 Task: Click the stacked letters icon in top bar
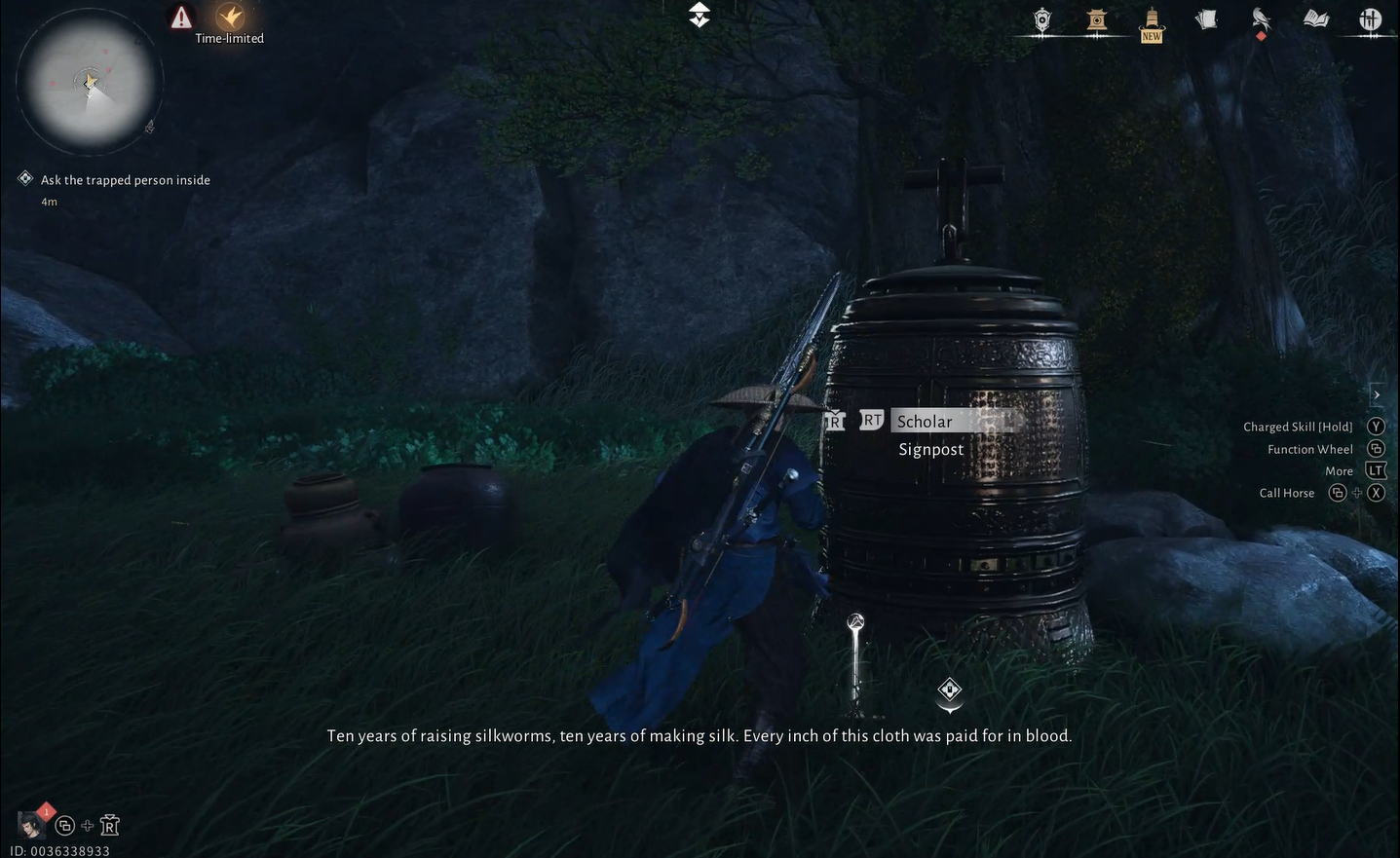[1205, 18]
